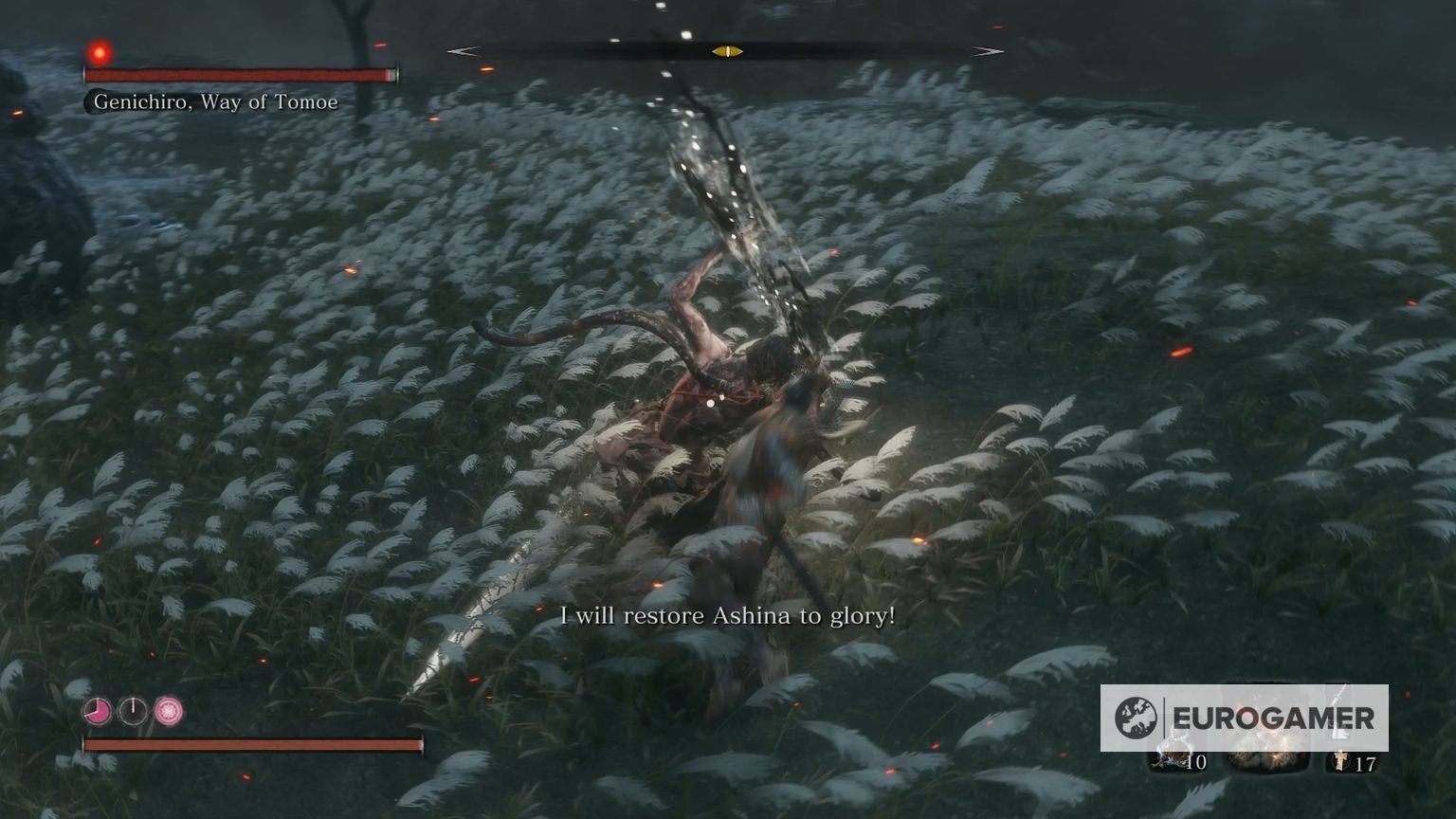Click the EUROGAMER wordmark text
The width and height of the screenshot is (1456, 819).
coord(1275,718)
